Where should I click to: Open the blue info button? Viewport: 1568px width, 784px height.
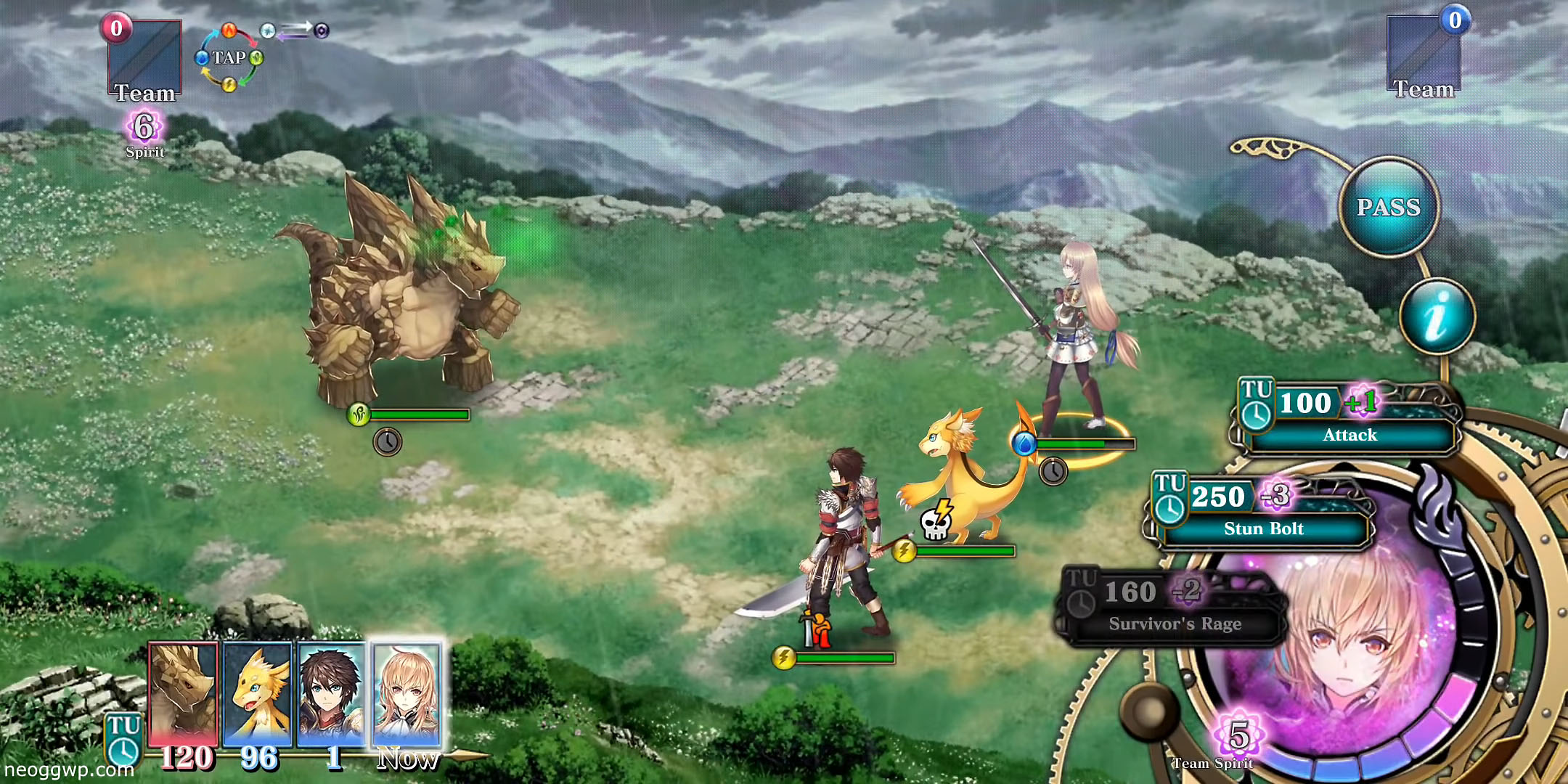[1437, 317]
